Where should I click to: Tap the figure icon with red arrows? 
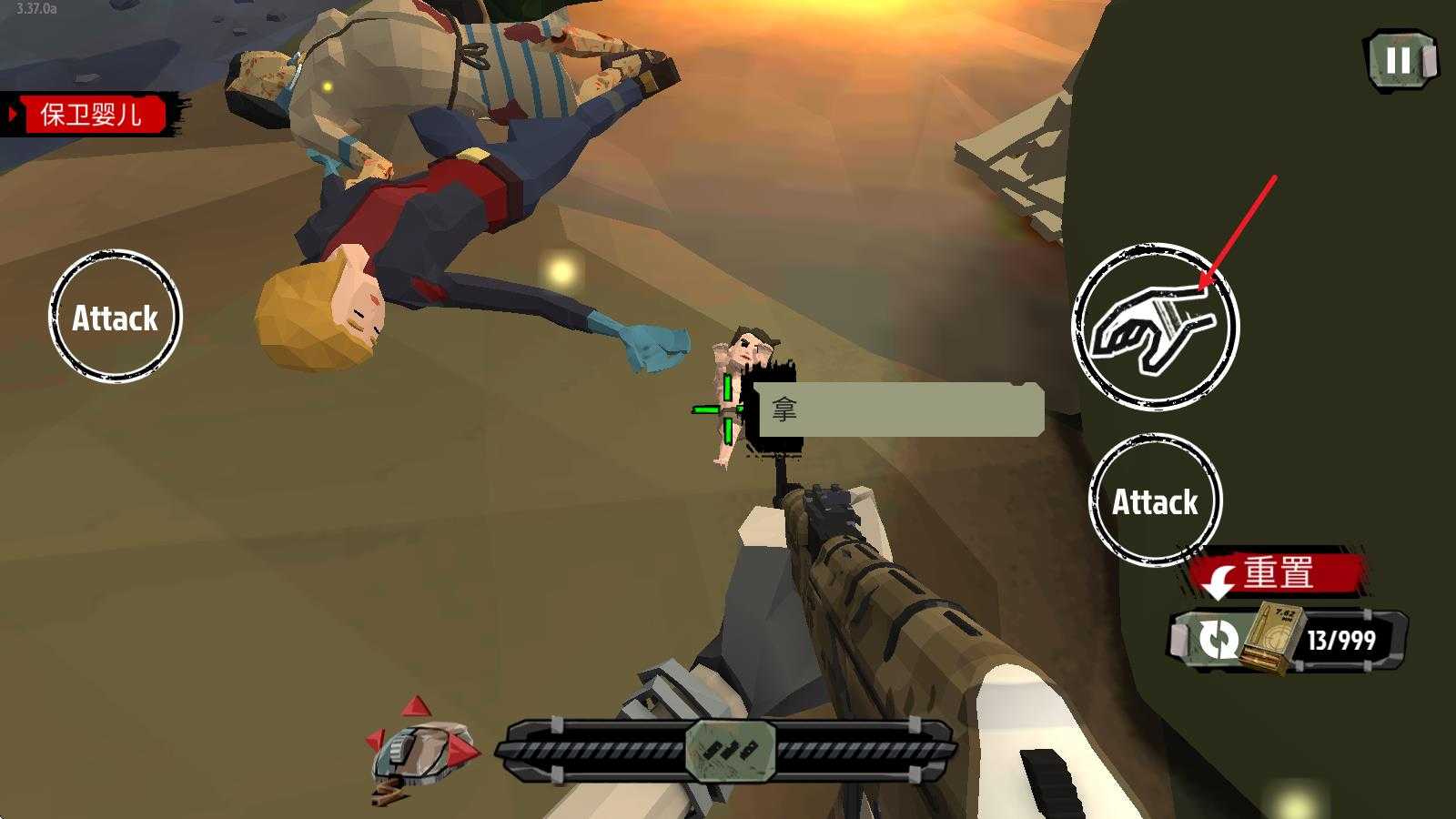(420, 748)
